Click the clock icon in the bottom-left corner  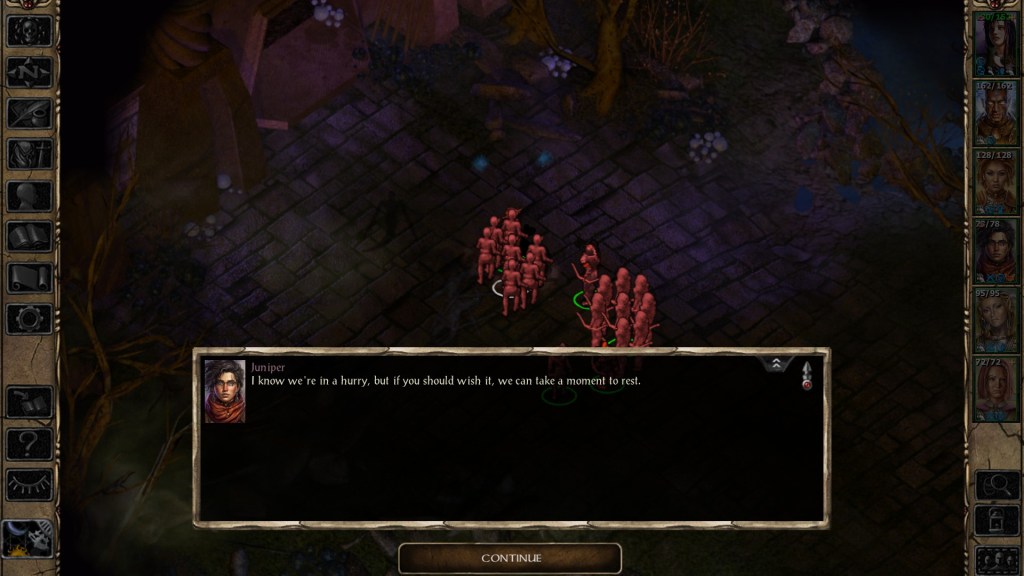(27, 538)
